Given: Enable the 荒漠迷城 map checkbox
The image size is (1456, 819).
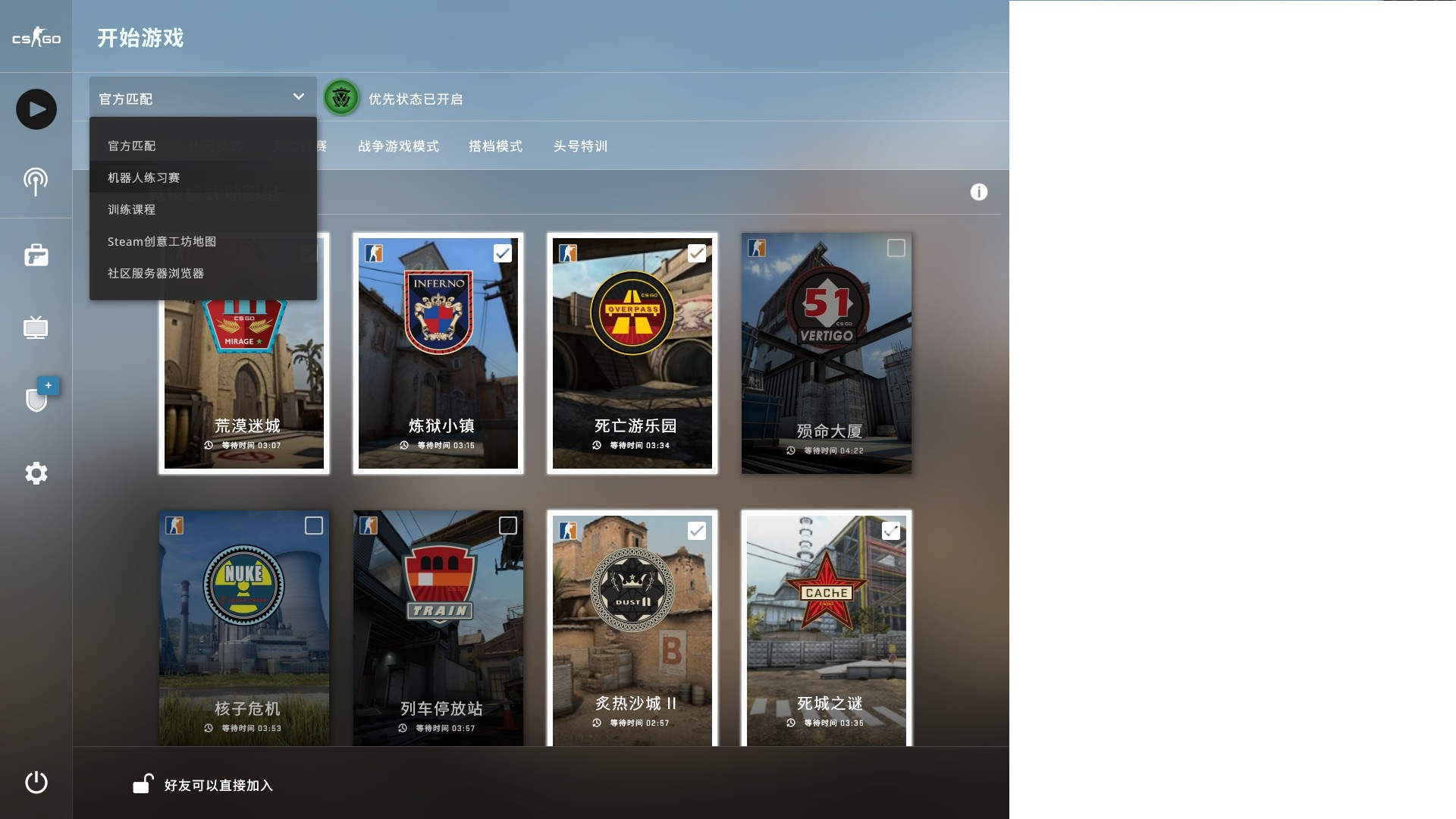Looking at the screenshot, I should tap(309, 253).
